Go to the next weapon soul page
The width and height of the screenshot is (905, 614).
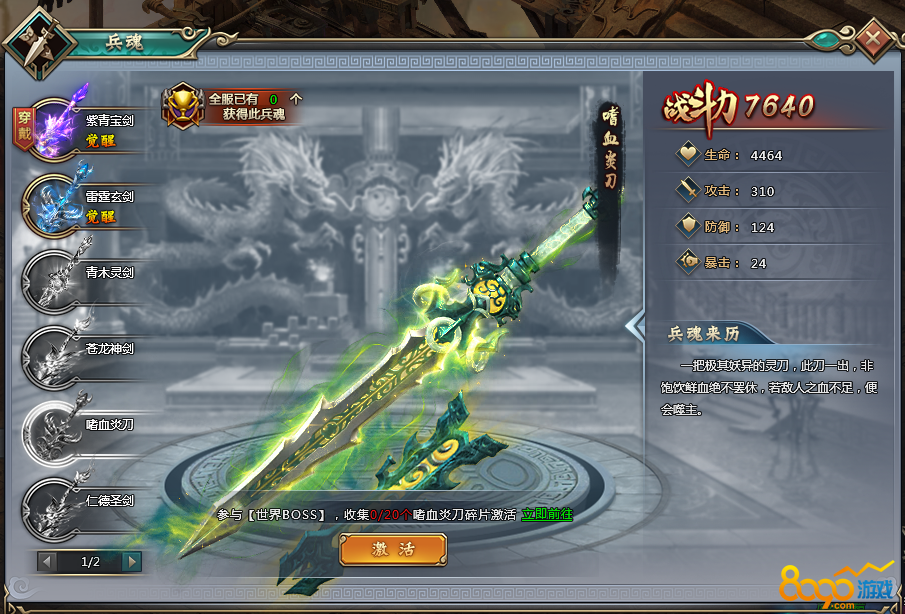tap(132, 562)
